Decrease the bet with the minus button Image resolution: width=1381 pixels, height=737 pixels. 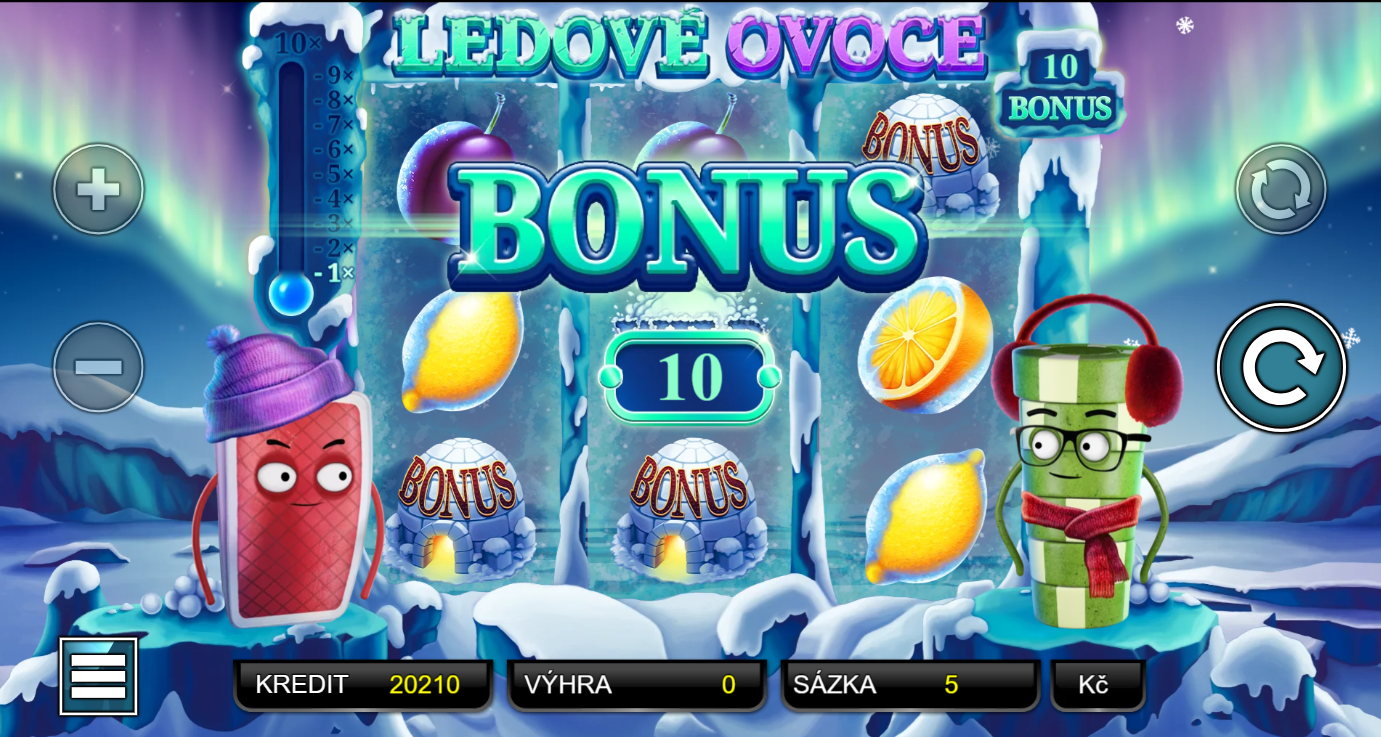(98, 367)
